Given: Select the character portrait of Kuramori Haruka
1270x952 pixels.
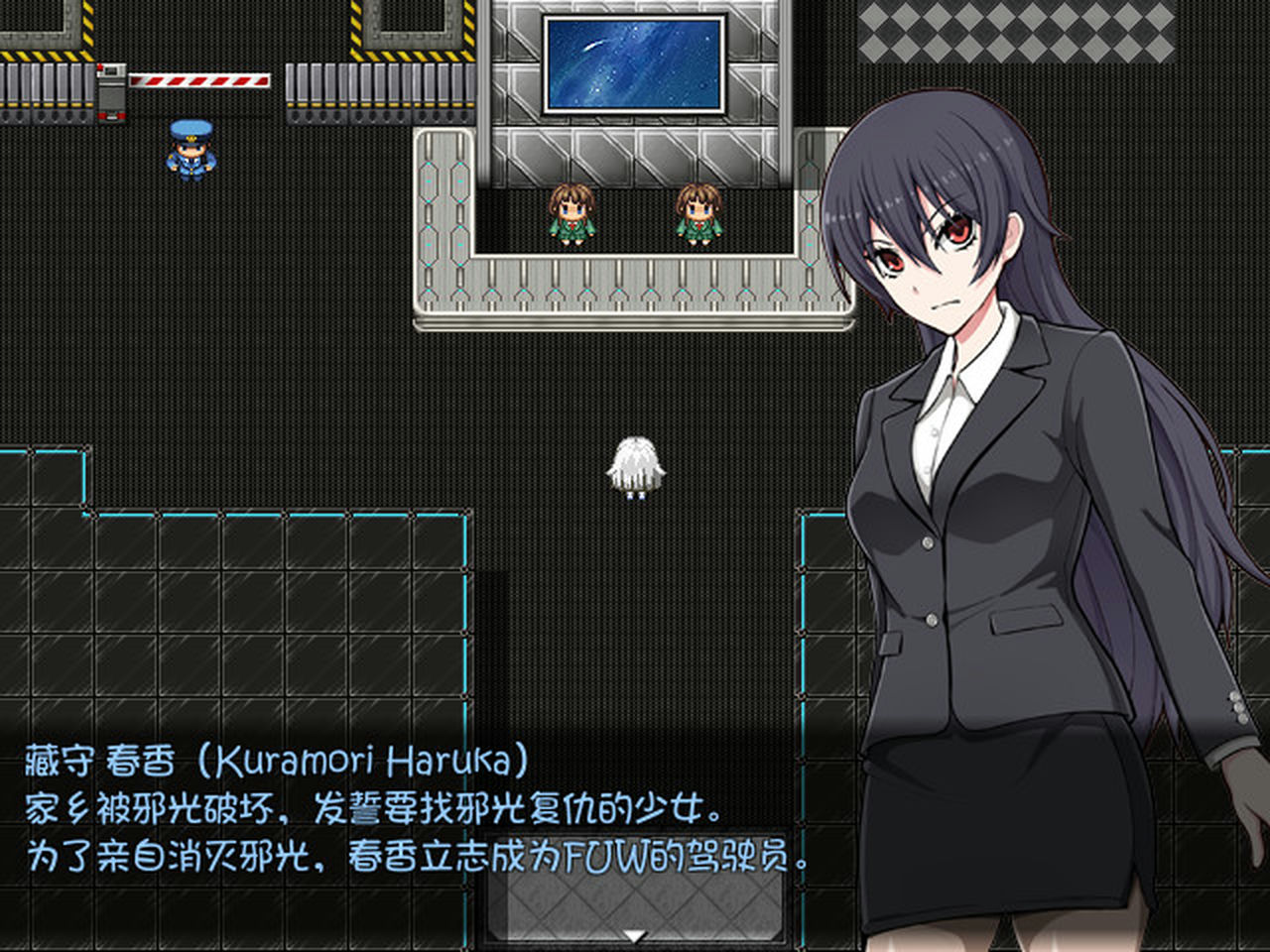Looking at the screenshot, I should point(992,496).
